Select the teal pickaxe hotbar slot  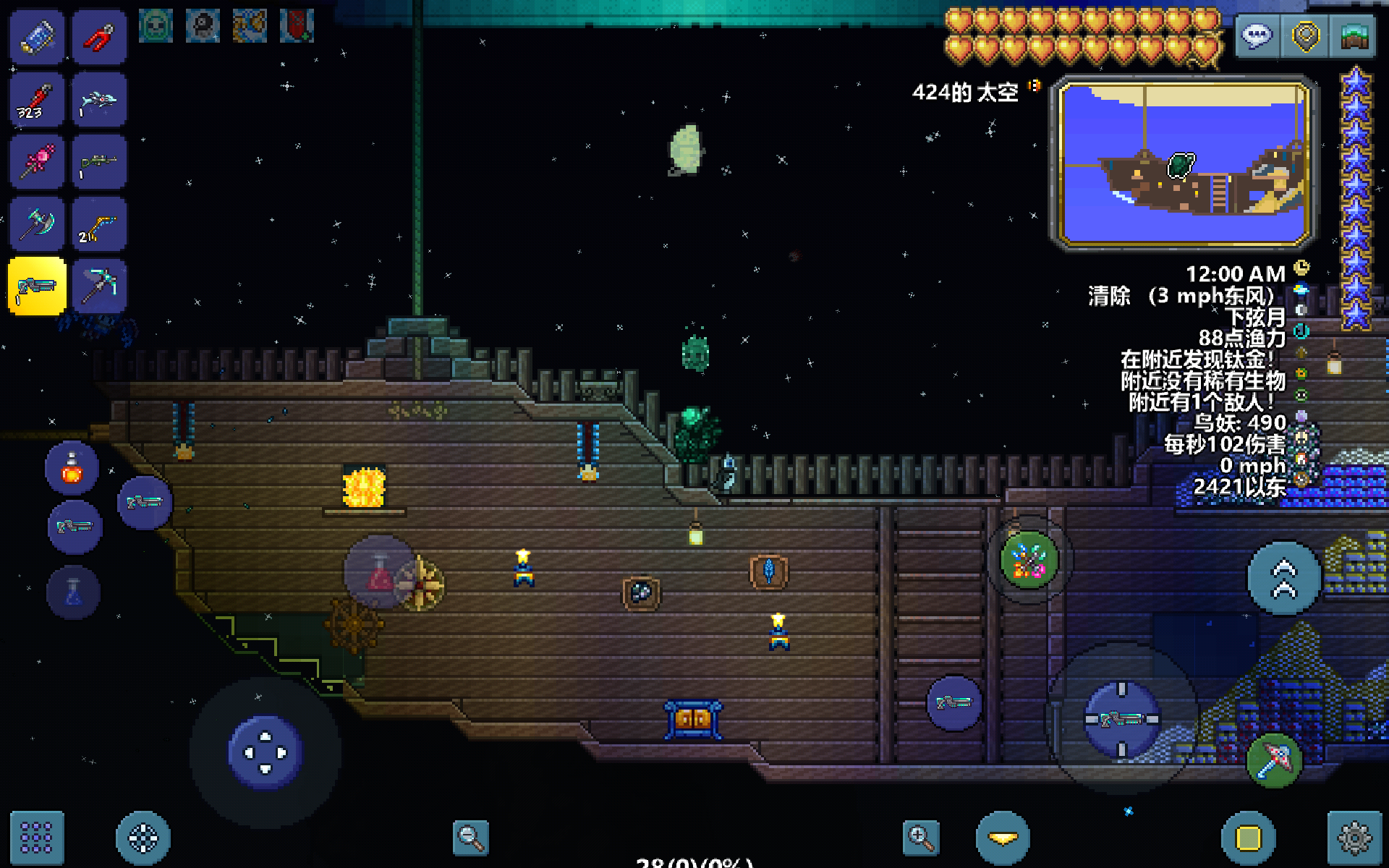100,286
